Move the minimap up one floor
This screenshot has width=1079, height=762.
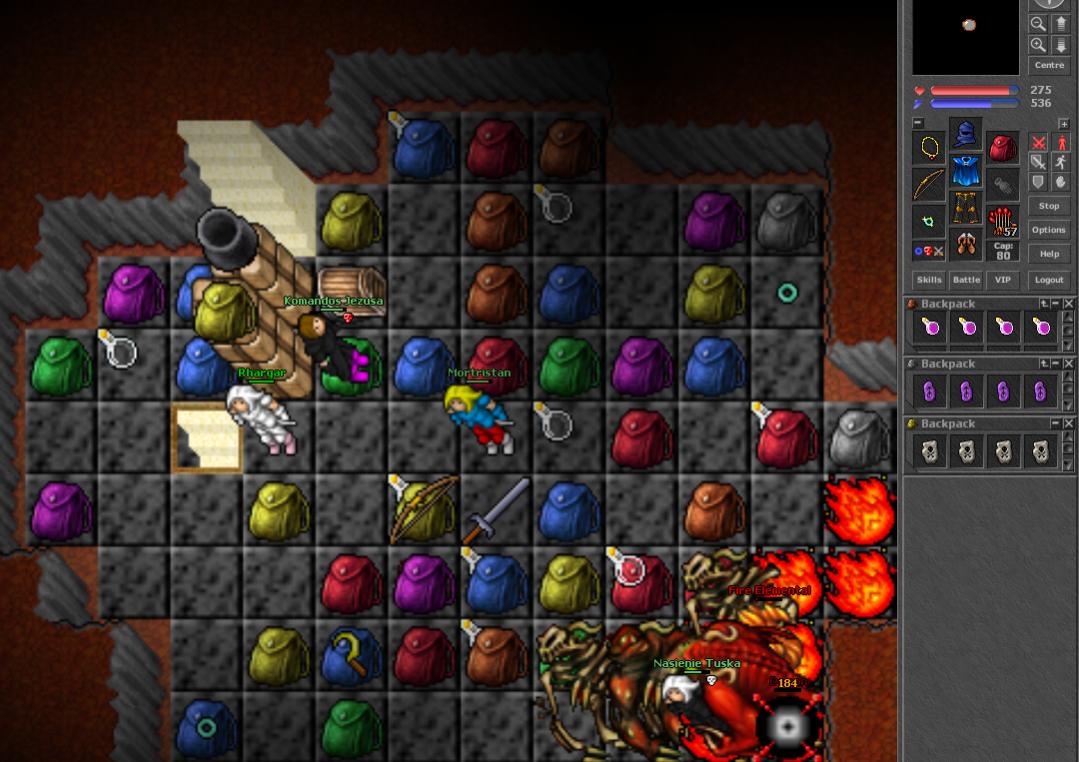point(1061,23)
